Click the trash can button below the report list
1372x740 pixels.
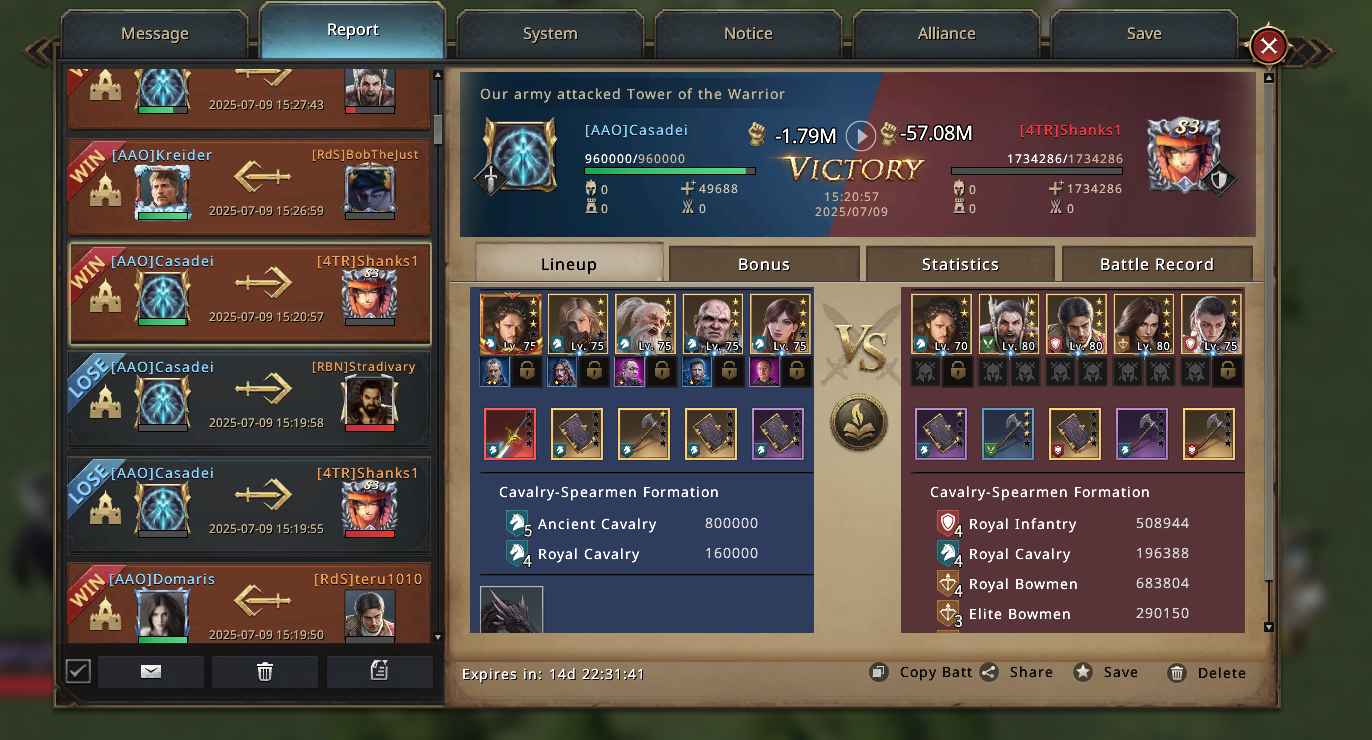[x=265, y=672]
